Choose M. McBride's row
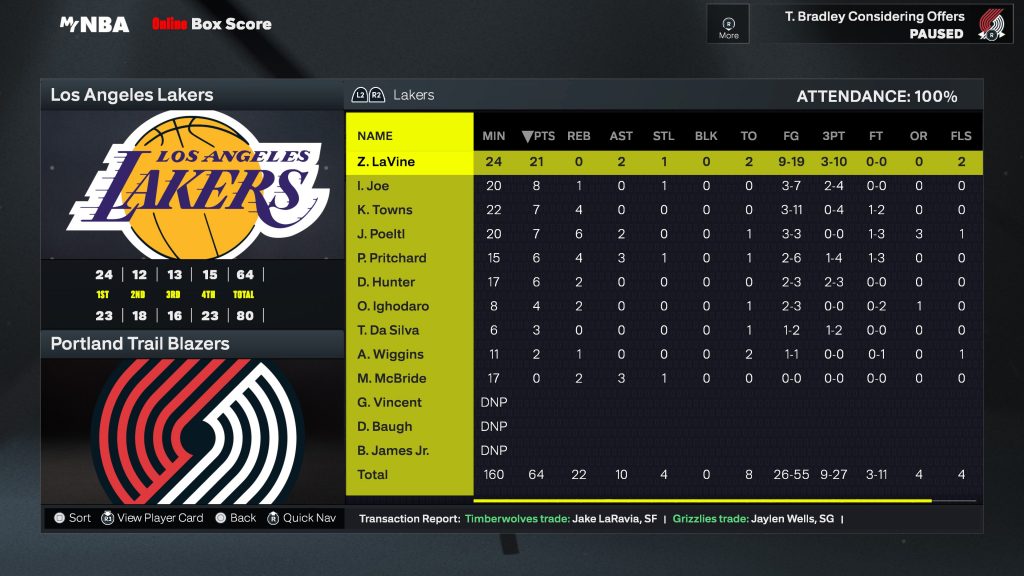The width and height of the screenshot is (1024, 576). coord(392,378)
